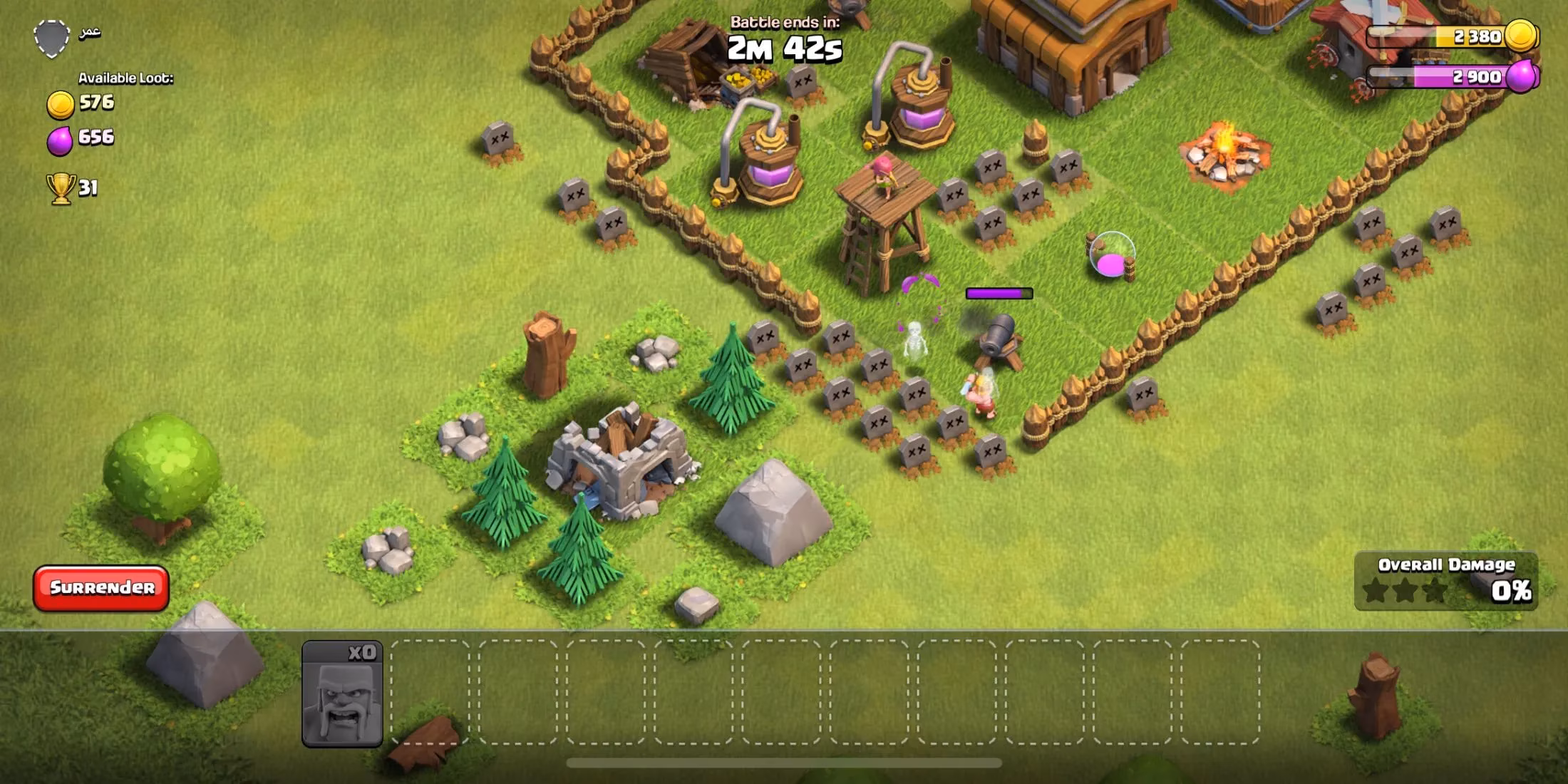Click the trophy icon showing 31
This screenshot has height=784, width=1568.
coord(61,185)
